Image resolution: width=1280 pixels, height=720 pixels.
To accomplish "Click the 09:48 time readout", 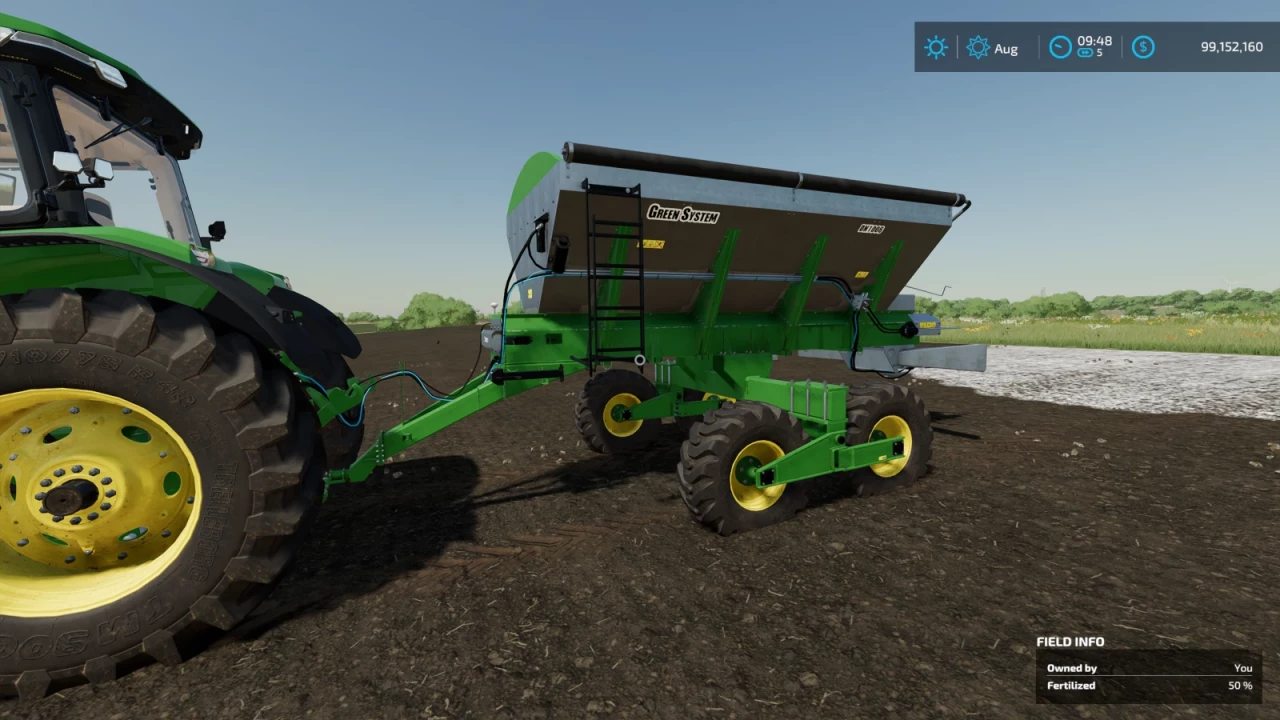I will (x=1095, y=40).
